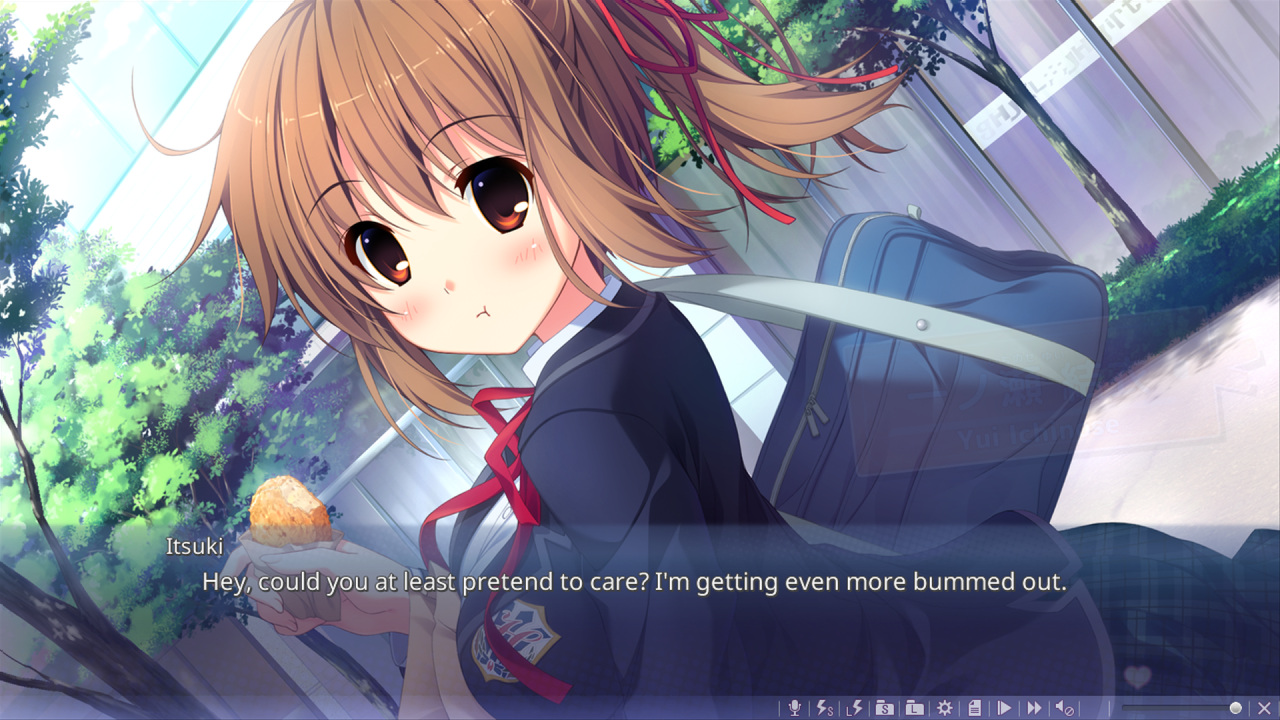Quick load using the lightning L icon

(854, 708)
